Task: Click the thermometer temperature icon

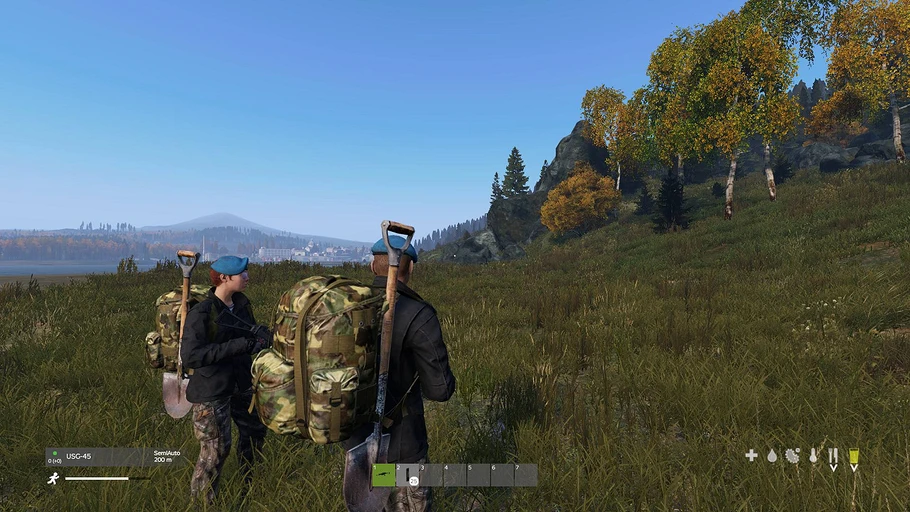Action: coord(813,456)
